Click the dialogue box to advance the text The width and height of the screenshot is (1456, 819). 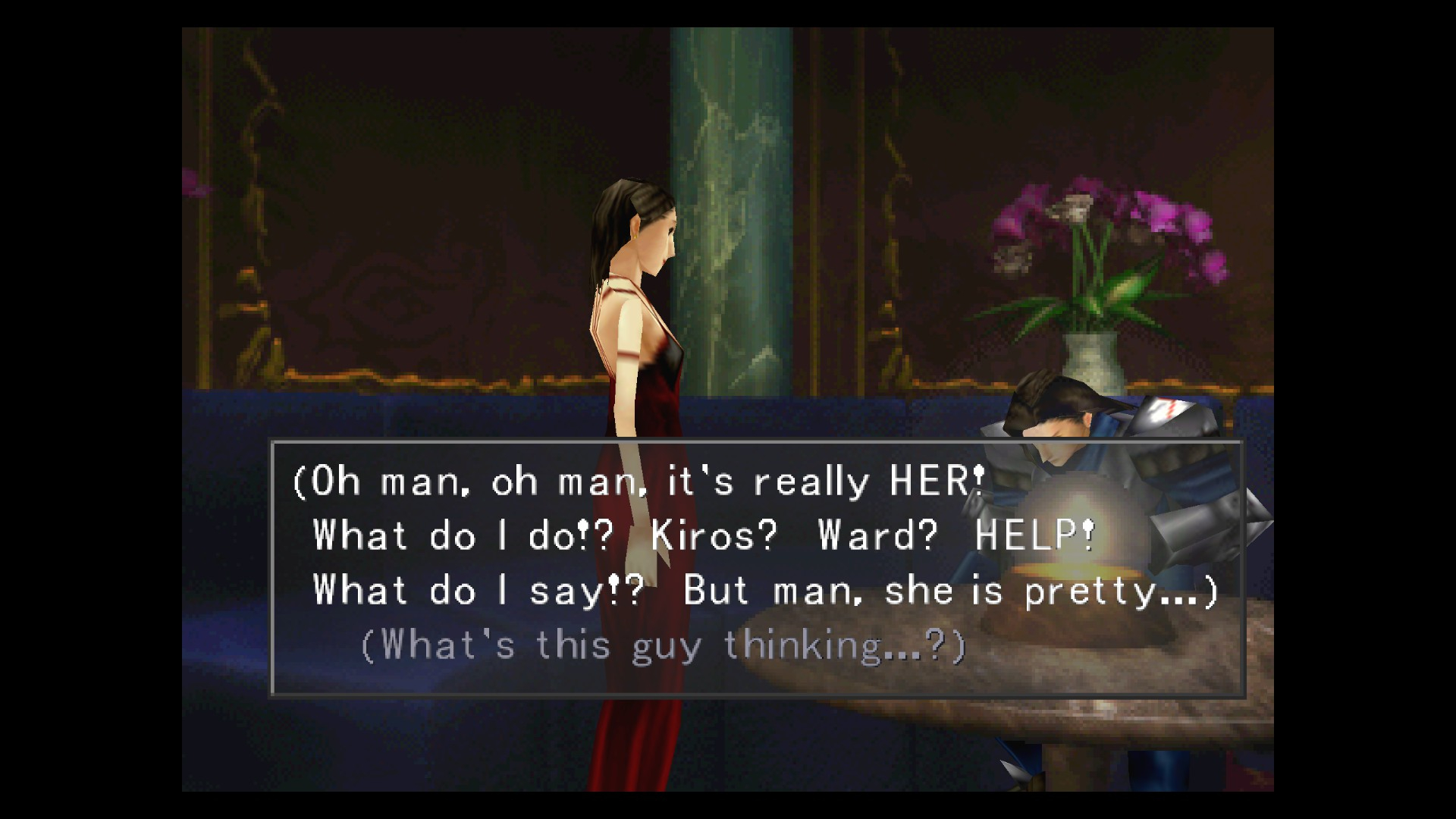tap(757, 568)
